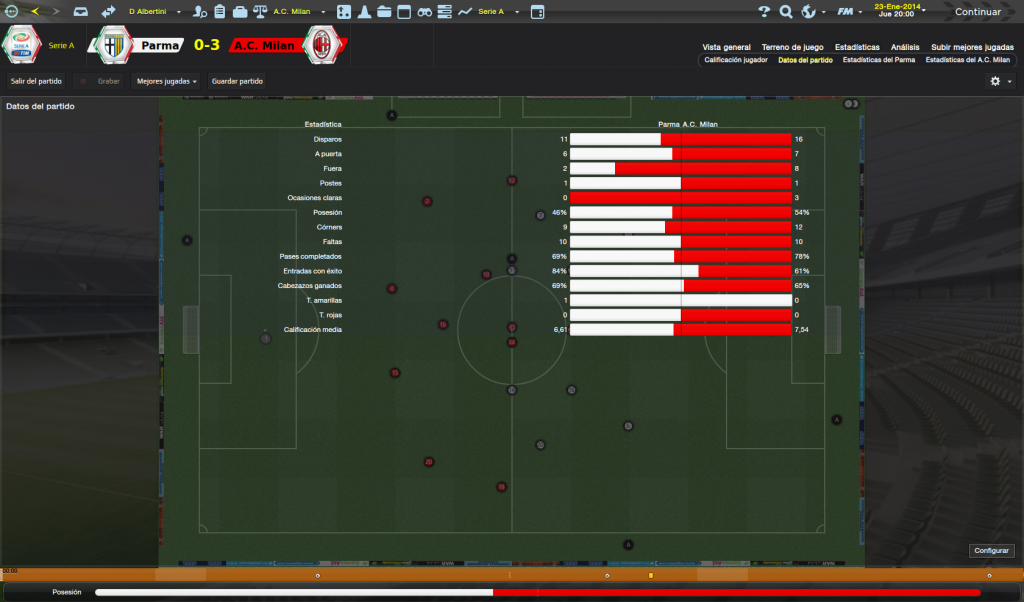Go to the Análisis tab

905,47
